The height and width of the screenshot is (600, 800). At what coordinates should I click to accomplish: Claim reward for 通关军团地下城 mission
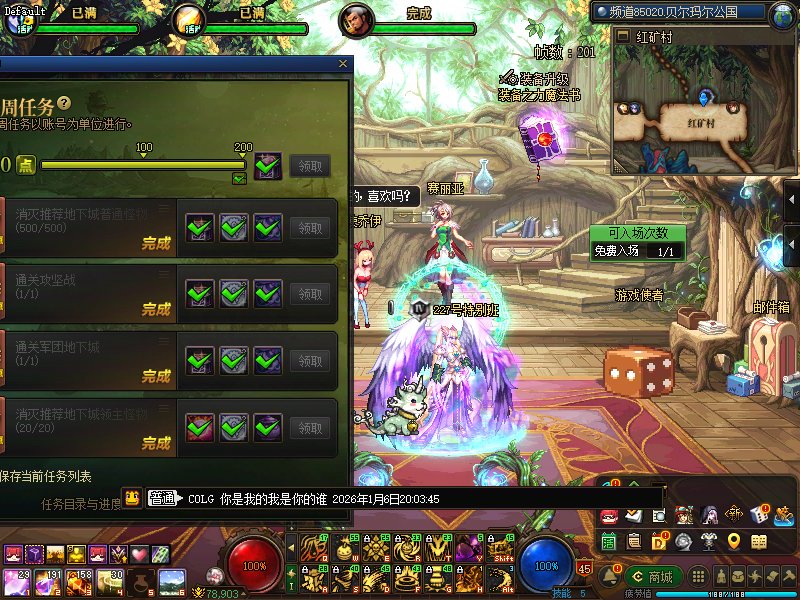(x=310, y=361)
